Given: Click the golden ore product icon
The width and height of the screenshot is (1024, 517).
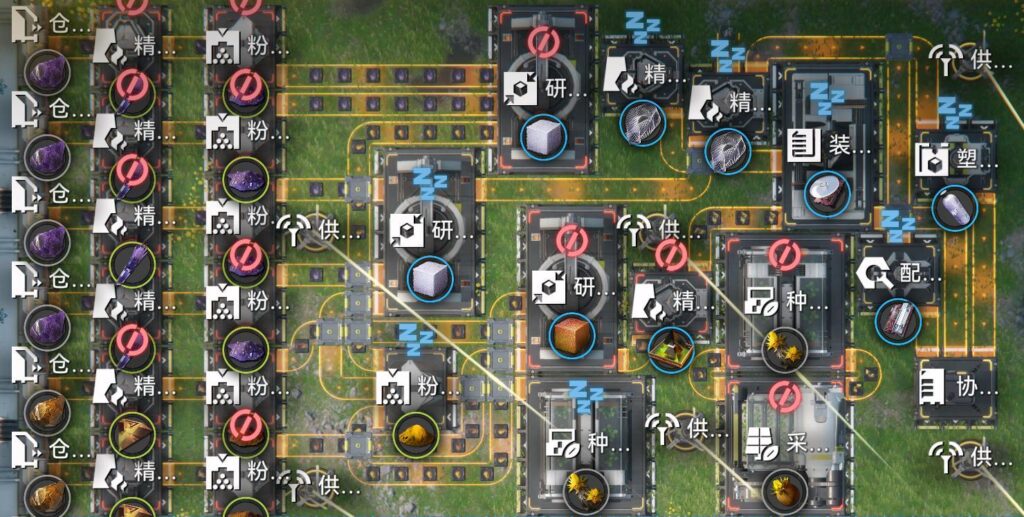Looking at the screenshot, I should tap(415, 435).
